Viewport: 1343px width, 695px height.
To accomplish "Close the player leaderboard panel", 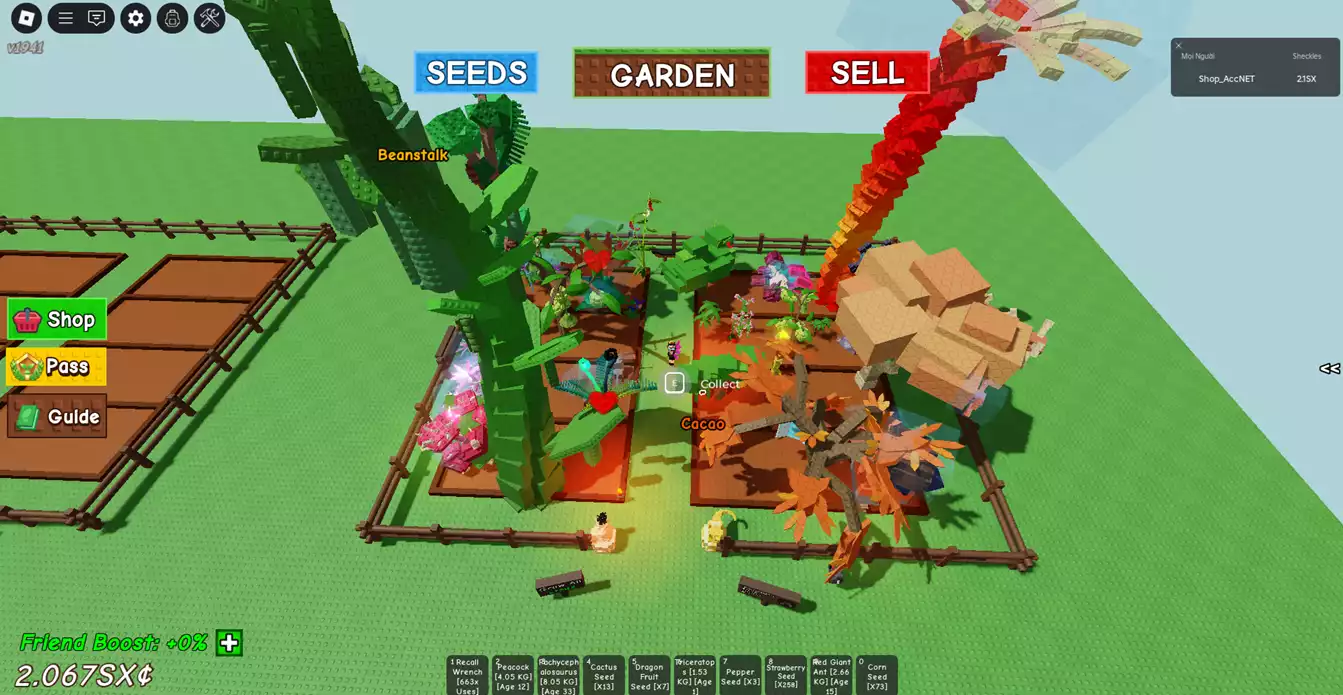I will click(x=1178, y=45).
